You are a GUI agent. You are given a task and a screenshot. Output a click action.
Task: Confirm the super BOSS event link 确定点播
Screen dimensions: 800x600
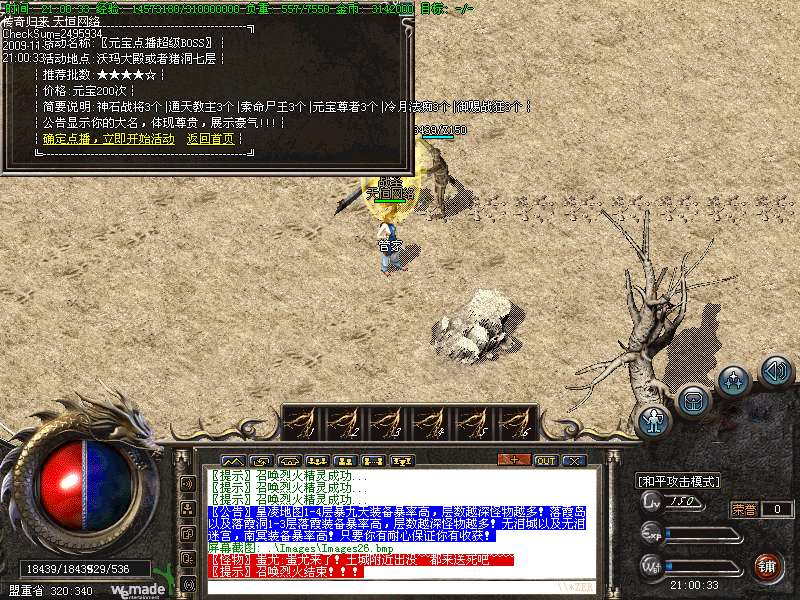point(108,139)
